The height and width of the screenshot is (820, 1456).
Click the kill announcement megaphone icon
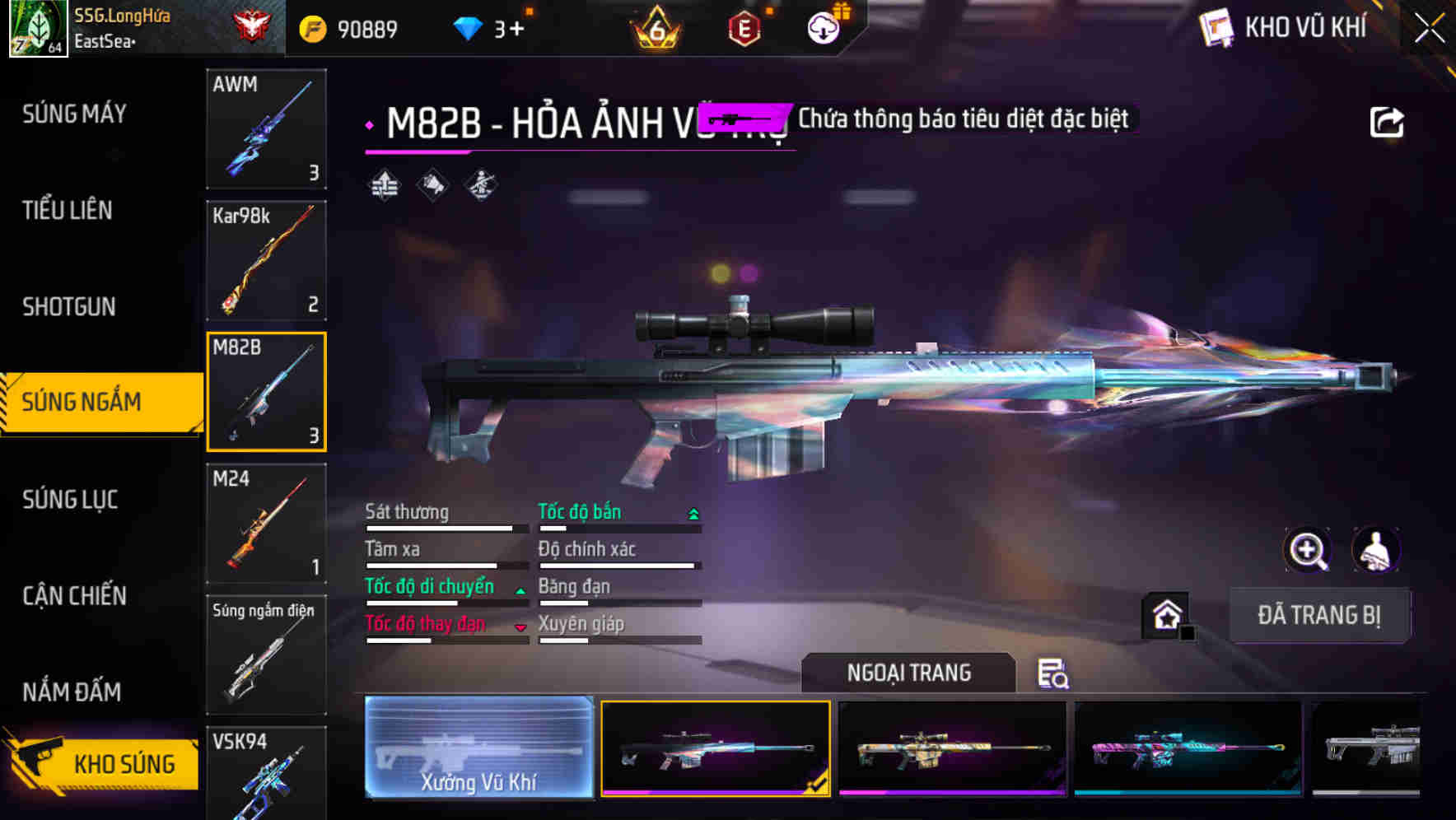tap(431, 184)
